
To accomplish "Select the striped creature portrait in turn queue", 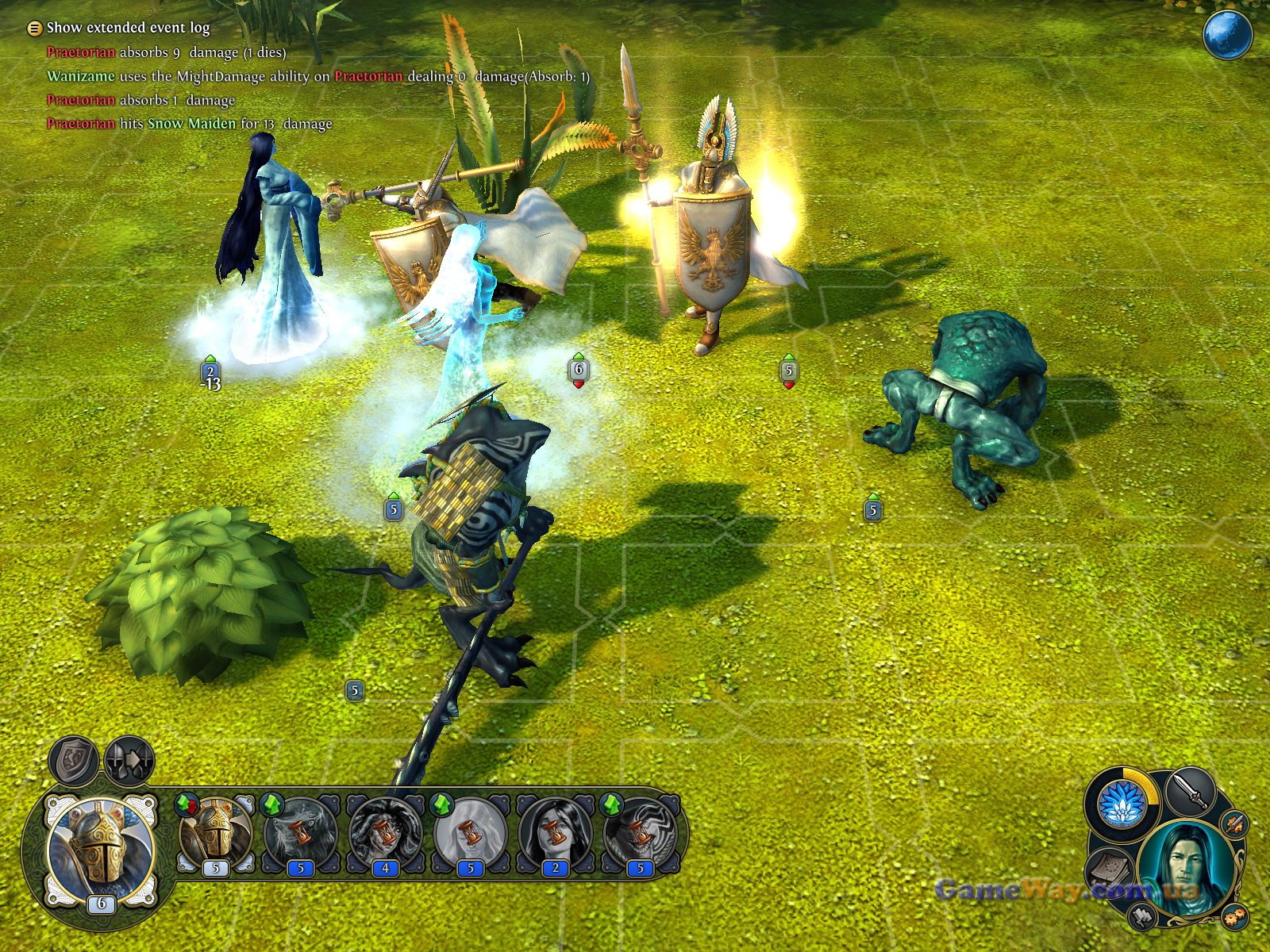I will pyautogui.click(x=641, y=834).
